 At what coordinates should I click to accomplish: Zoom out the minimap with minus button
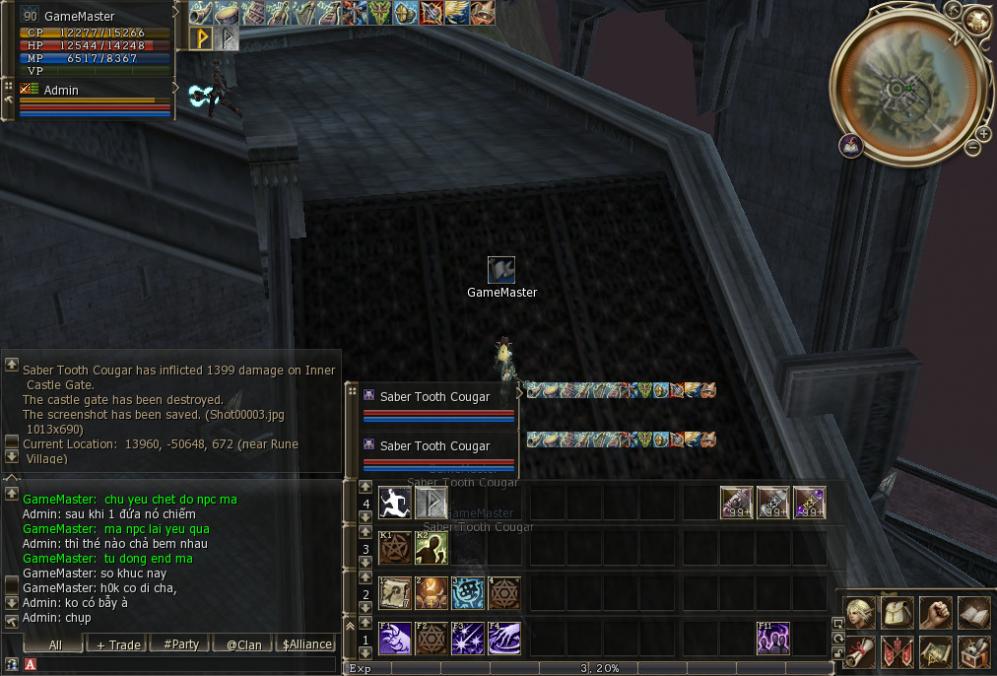tap(971, 148)
